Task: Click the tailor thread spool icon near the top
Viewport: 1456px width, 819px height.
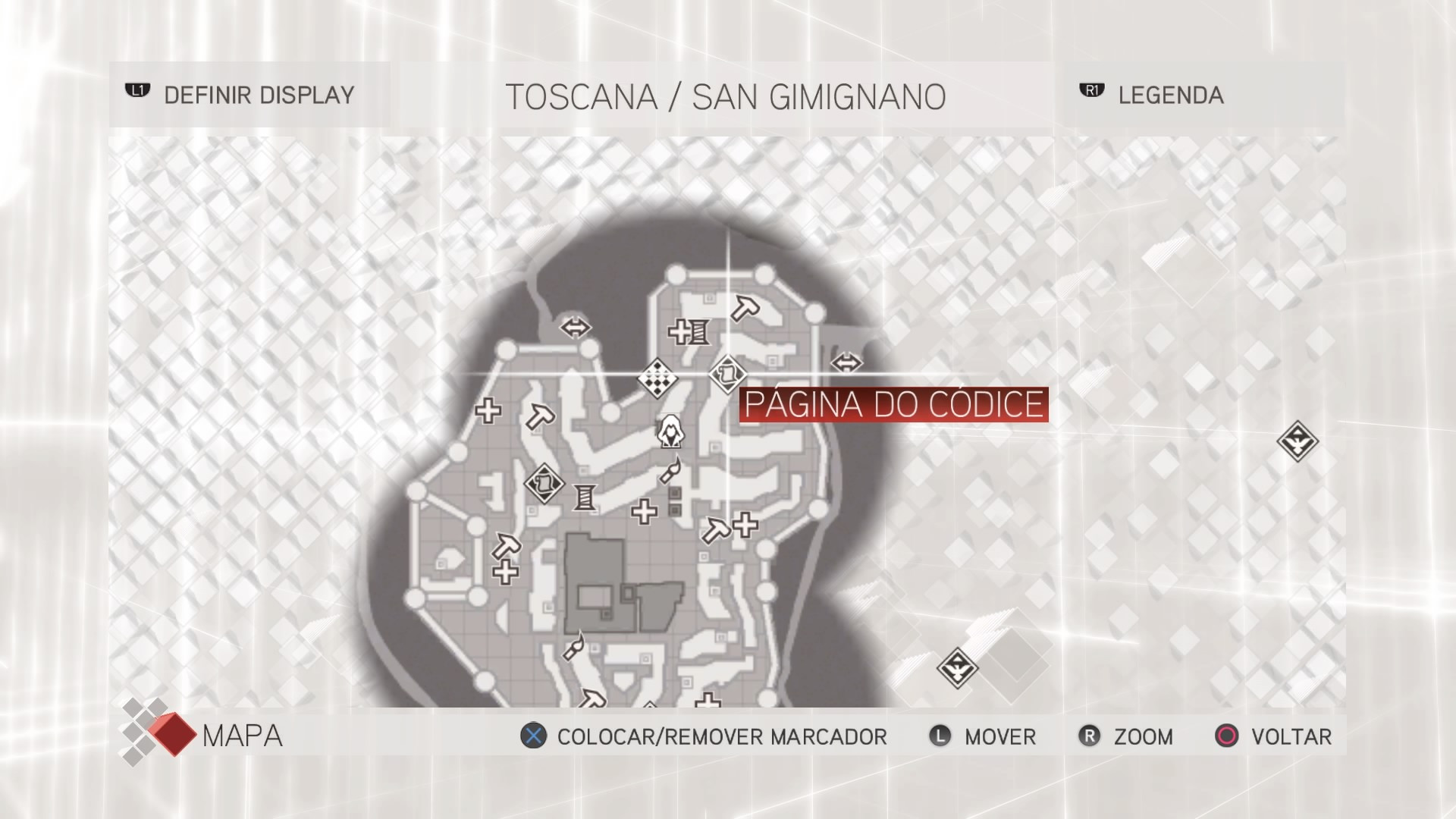Action: coord(698,333)
